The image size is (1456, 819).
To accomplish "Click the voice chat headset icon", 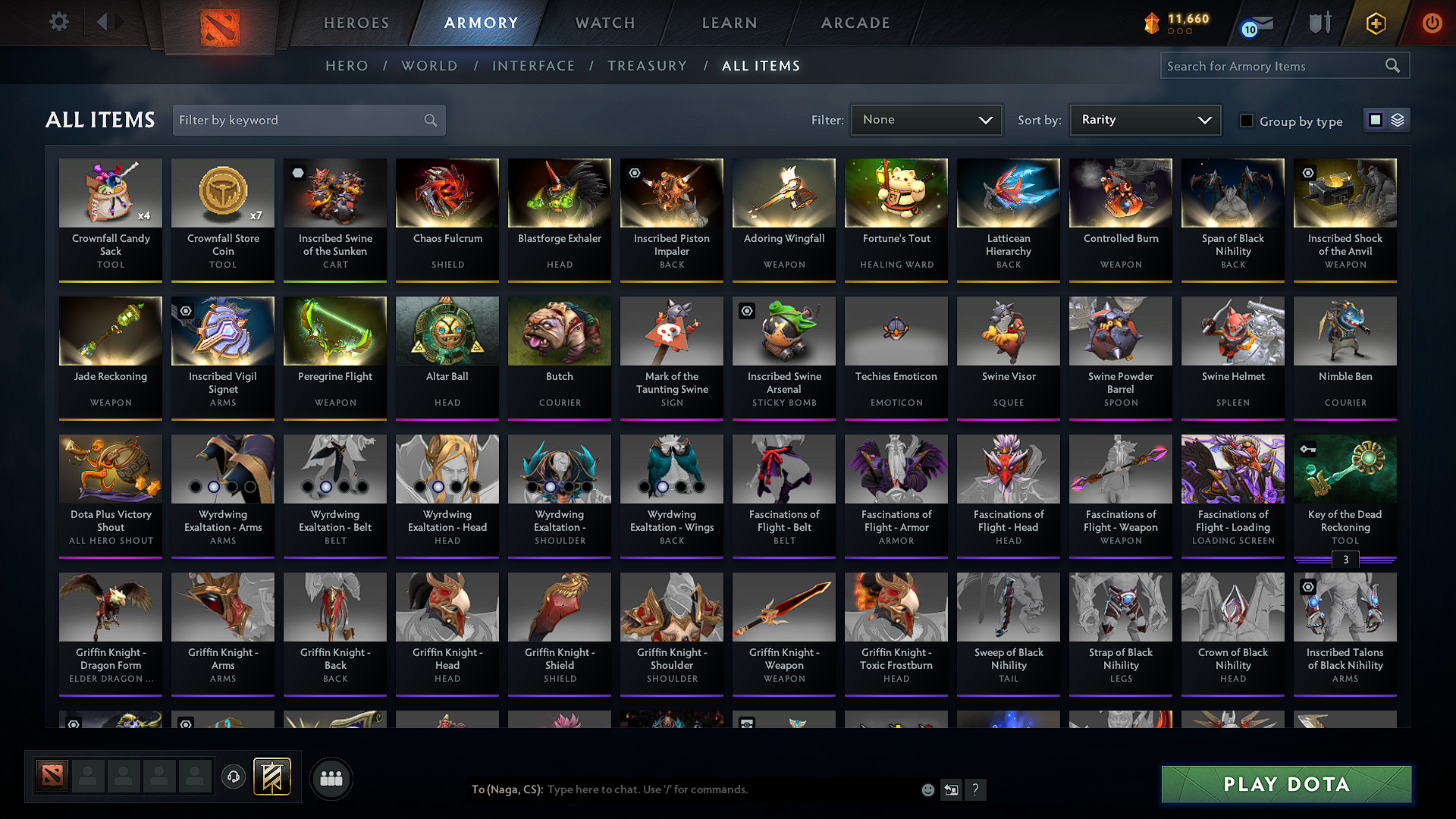I will click(233, 777).
